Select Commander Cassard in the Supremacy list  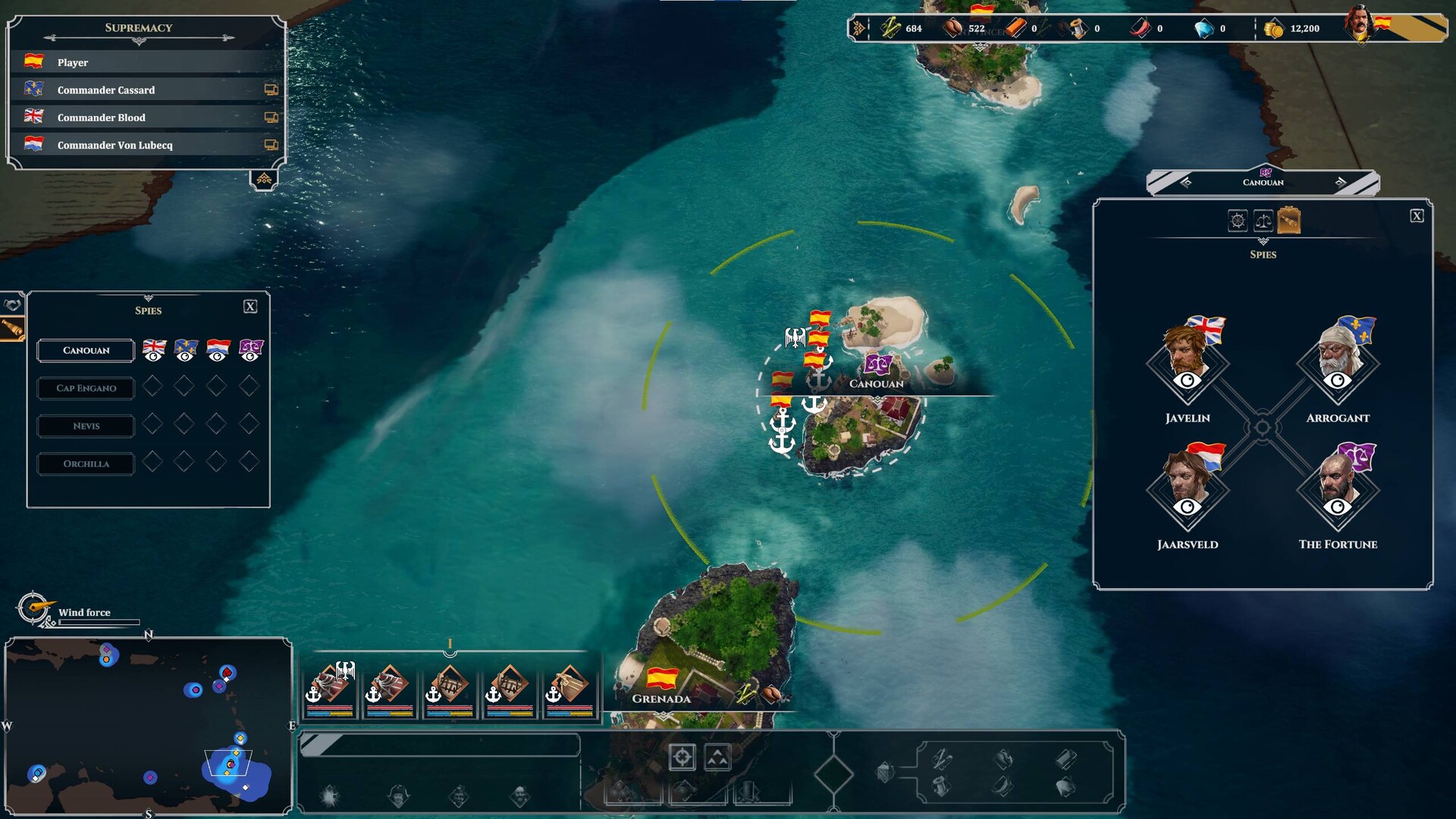106,89
